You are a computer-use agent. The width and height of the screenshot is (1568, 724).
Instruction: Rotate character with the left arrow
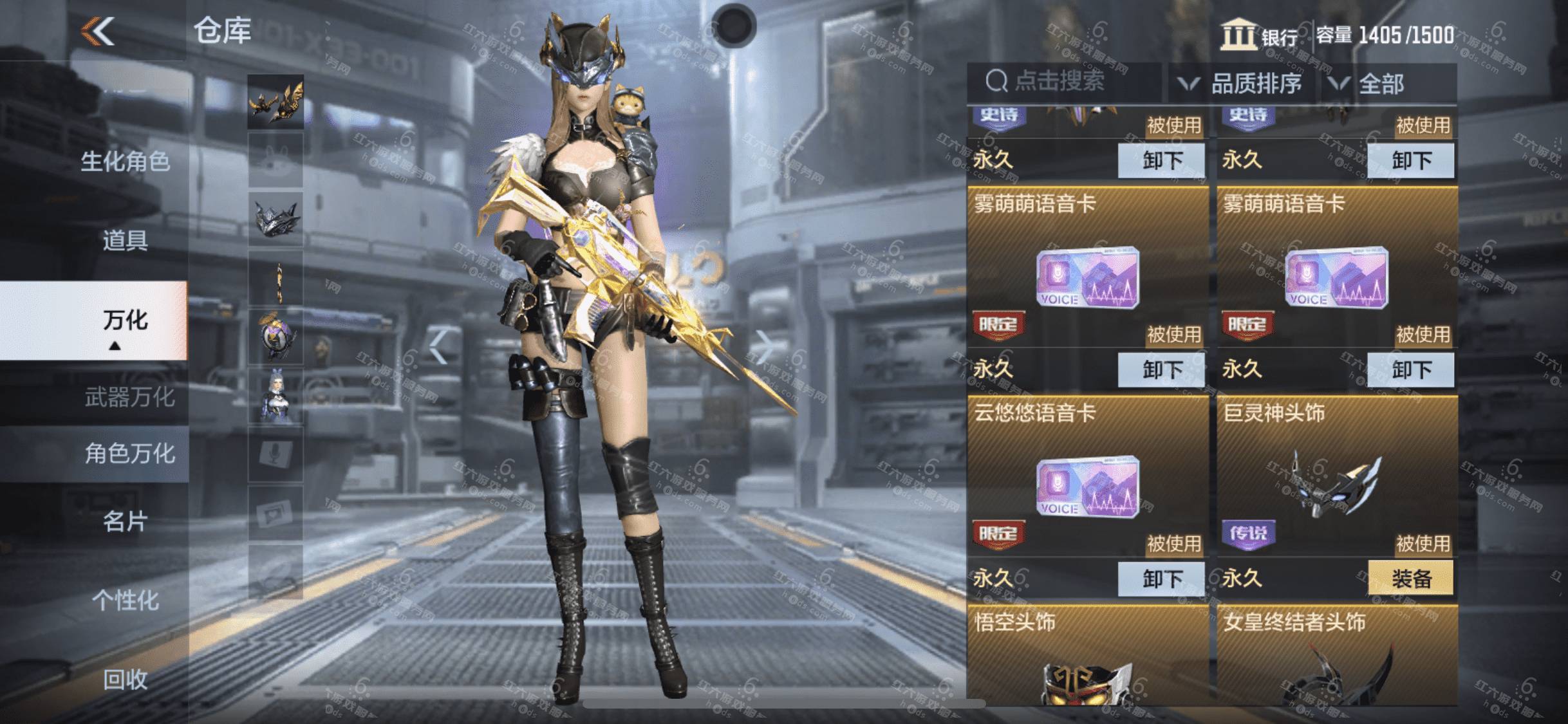438,346
